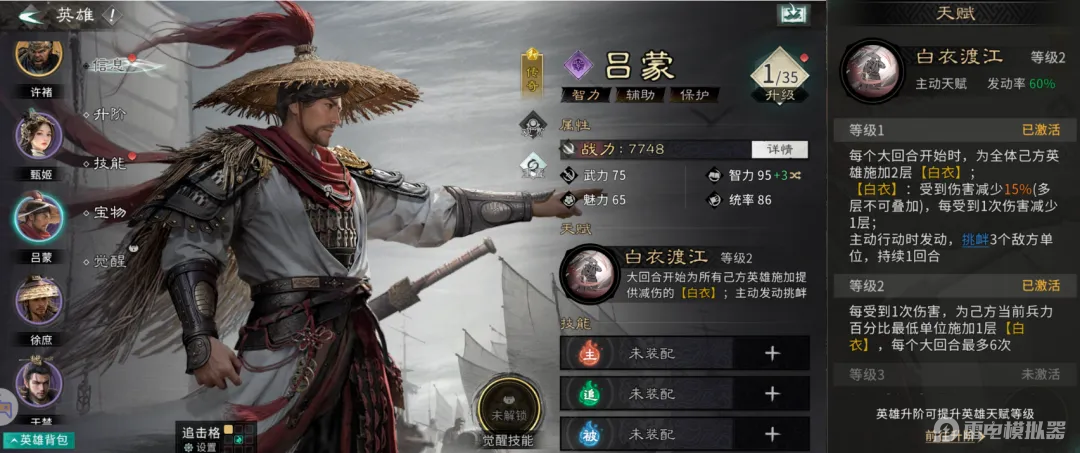Viewport: 1080px width, 453px height.
Task: Tap the locked 觉醒技能 circle
Action: (508, 411)
